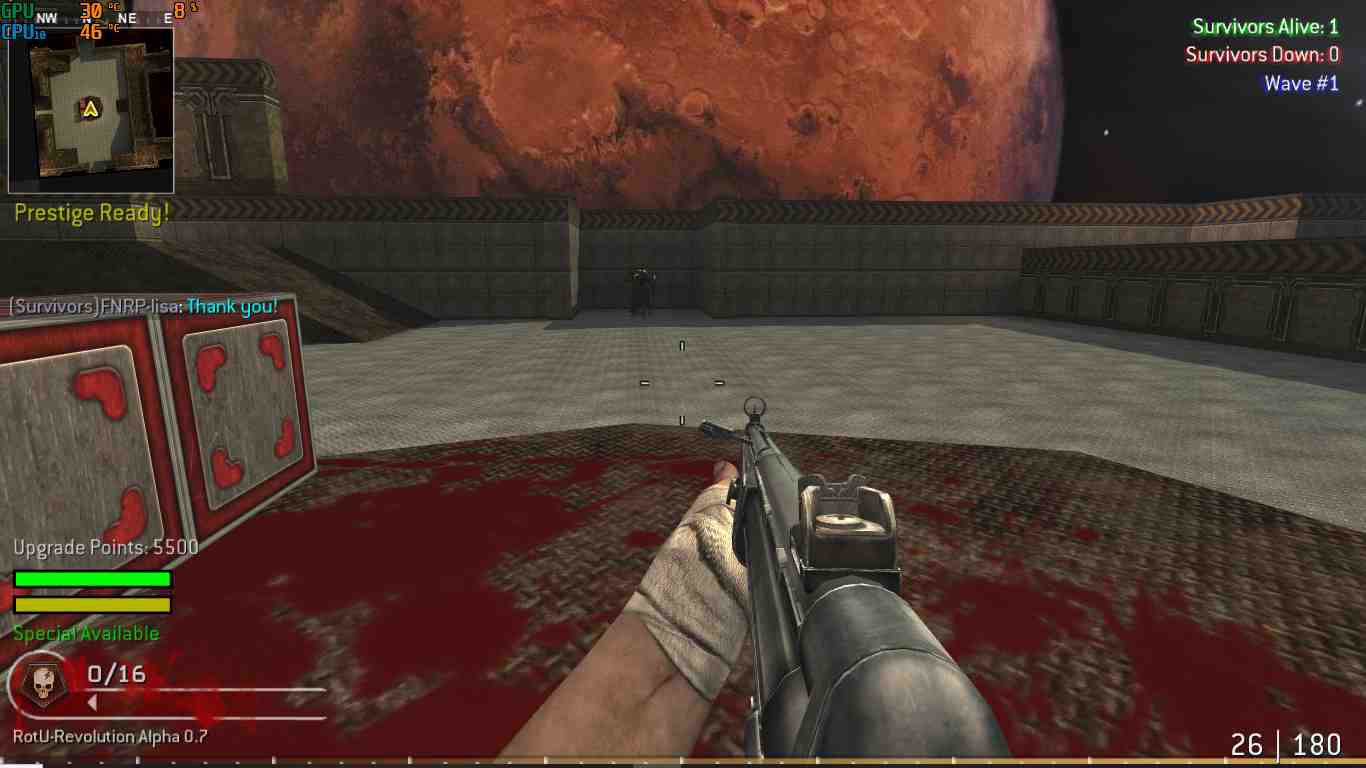Select the Survivors Down: 0 entry
This screenshot has width=1366, height=768.
coord(1265,55)
